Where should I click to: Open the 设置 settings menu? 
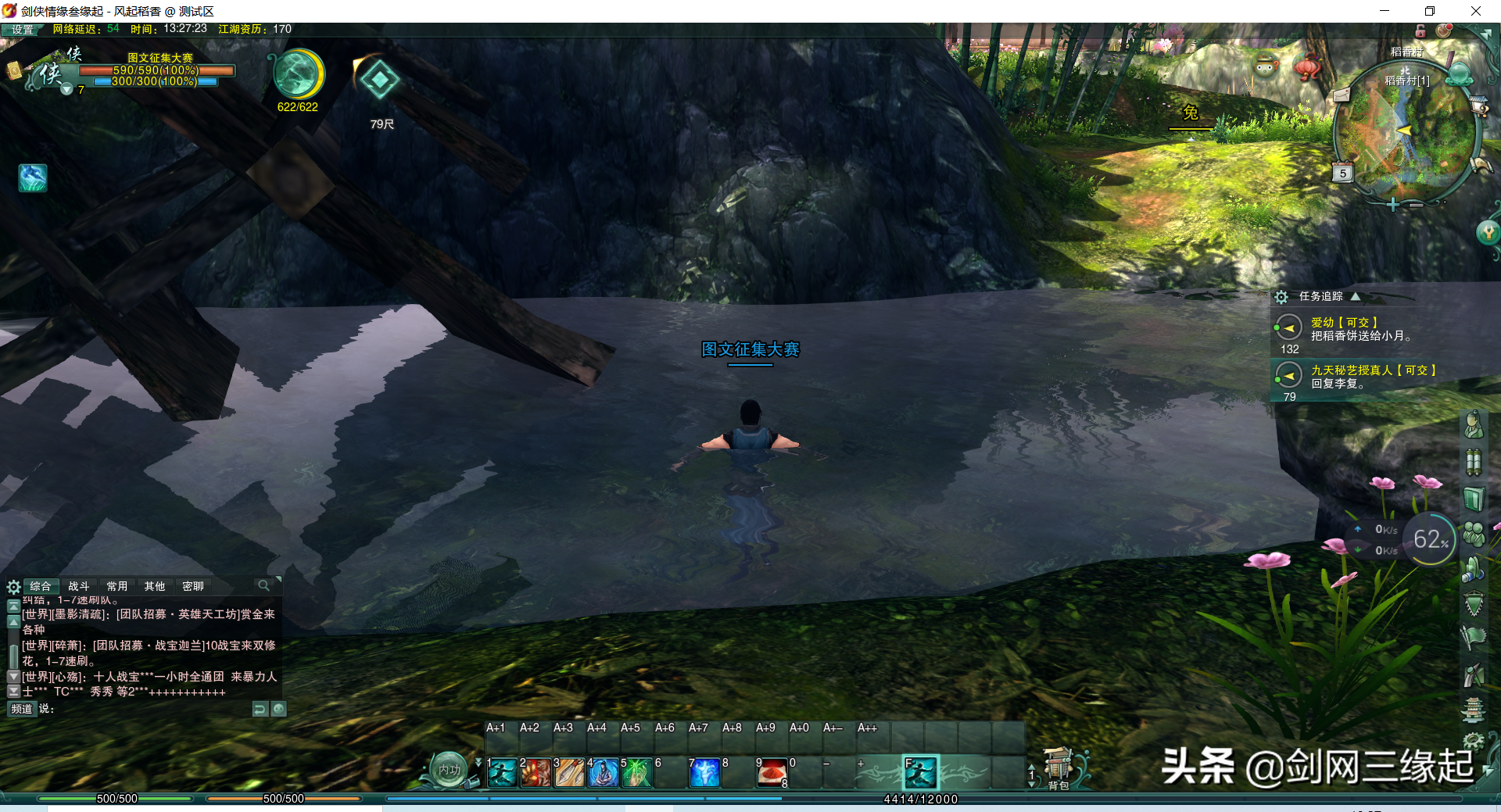22,30
